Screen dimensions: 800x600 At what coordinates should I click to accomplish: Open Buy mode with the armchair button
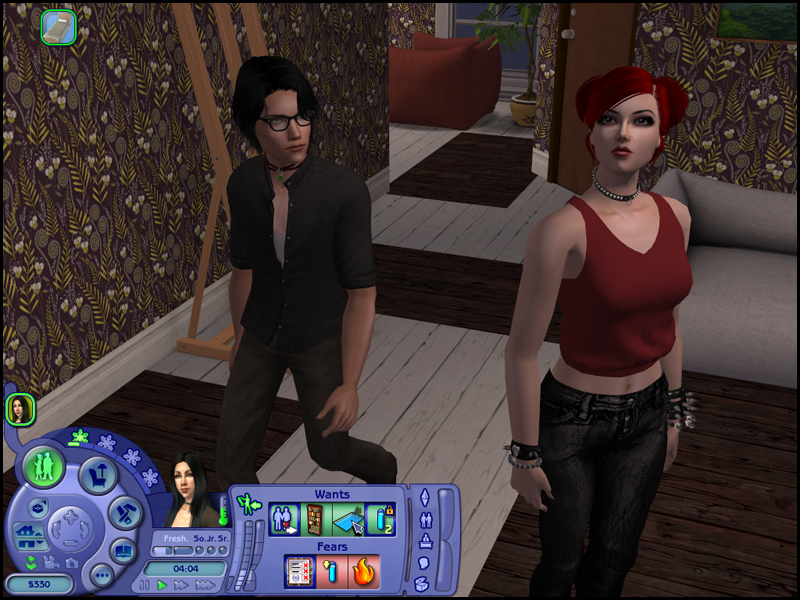click(x=97, y=477)
